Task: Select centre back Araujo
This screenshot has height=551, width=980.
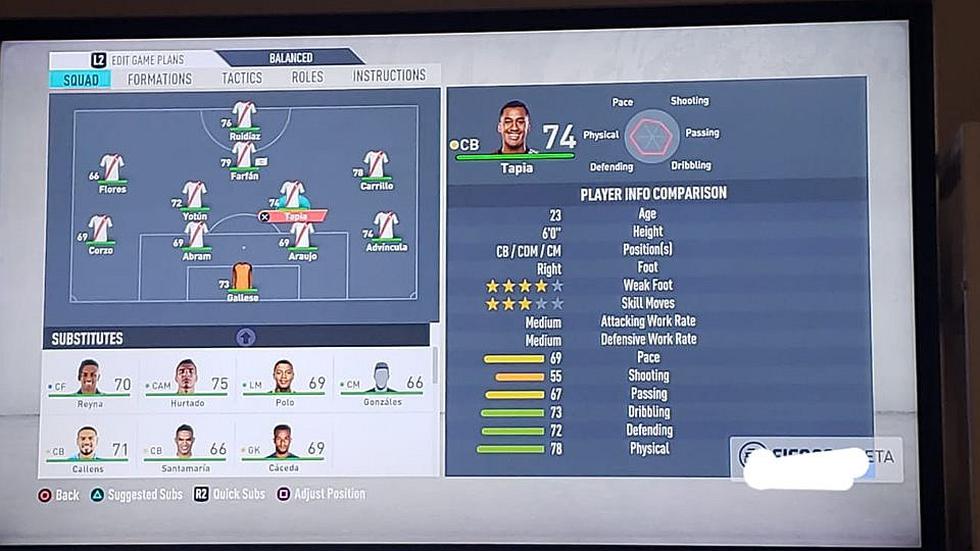Action: (302, 237)
